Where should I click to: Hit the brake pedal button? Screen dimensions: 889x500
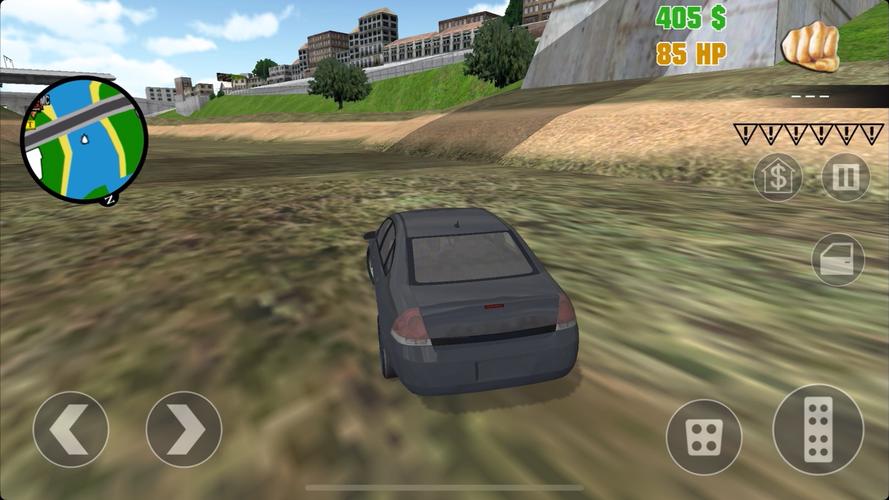(x=704, y=437)
